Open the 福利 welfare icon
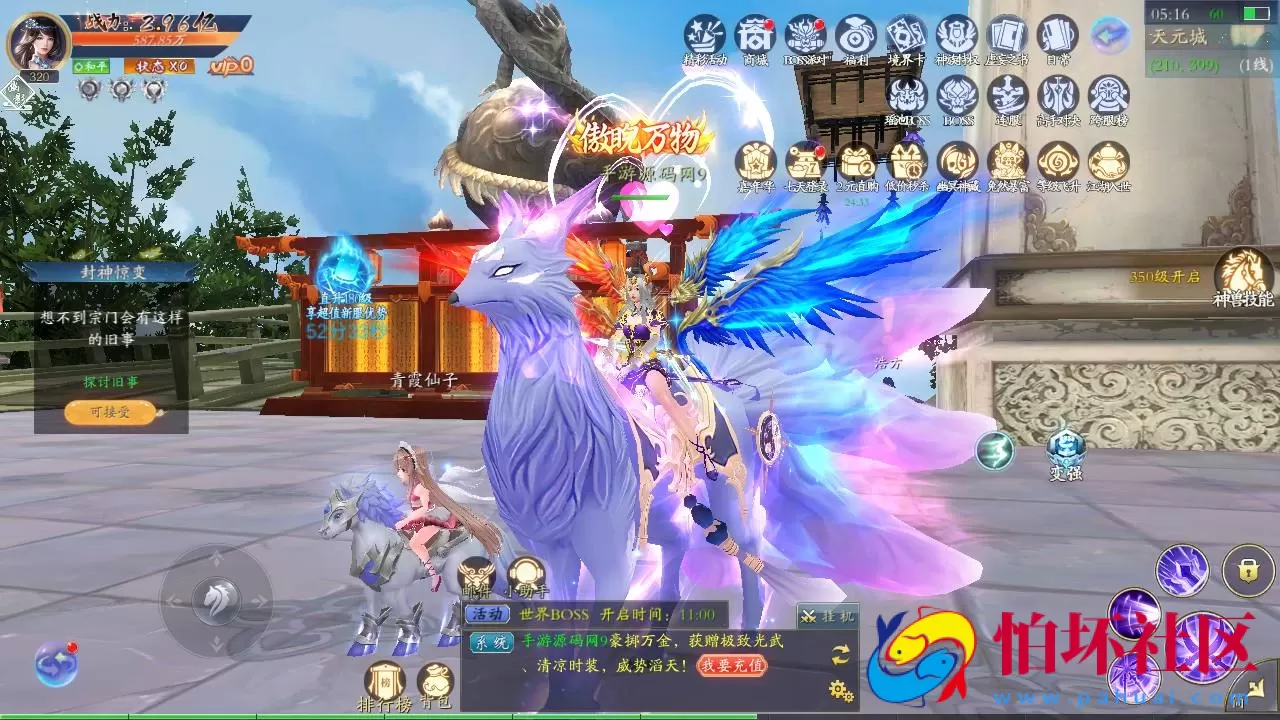 click(857, 36)
